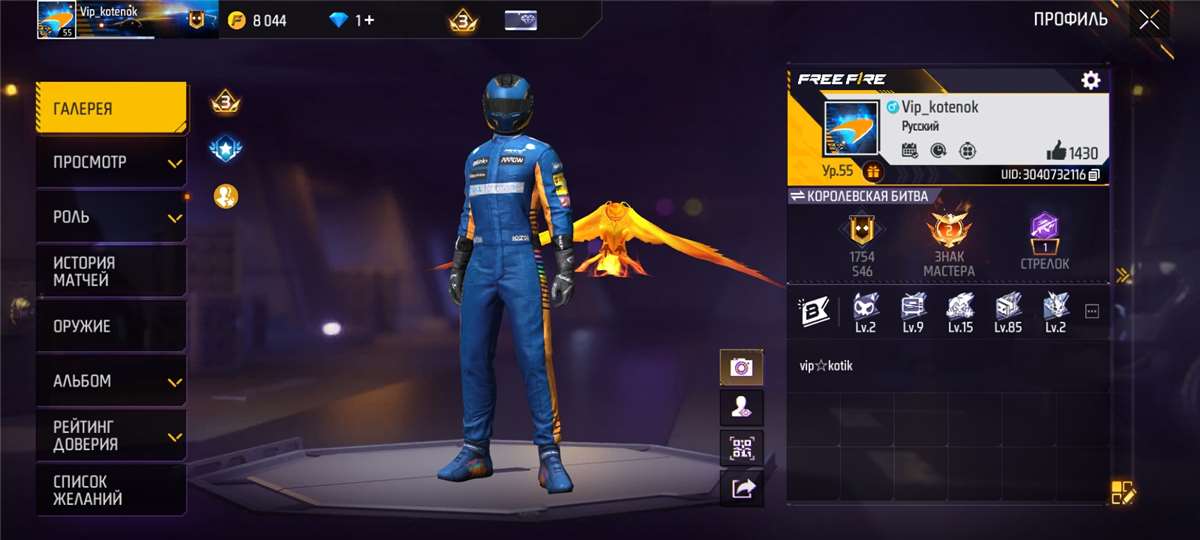This screenshot has height=540, width=1200.
Task: Open История матчей
Action: pyautogui.click(x=111, y=271)
